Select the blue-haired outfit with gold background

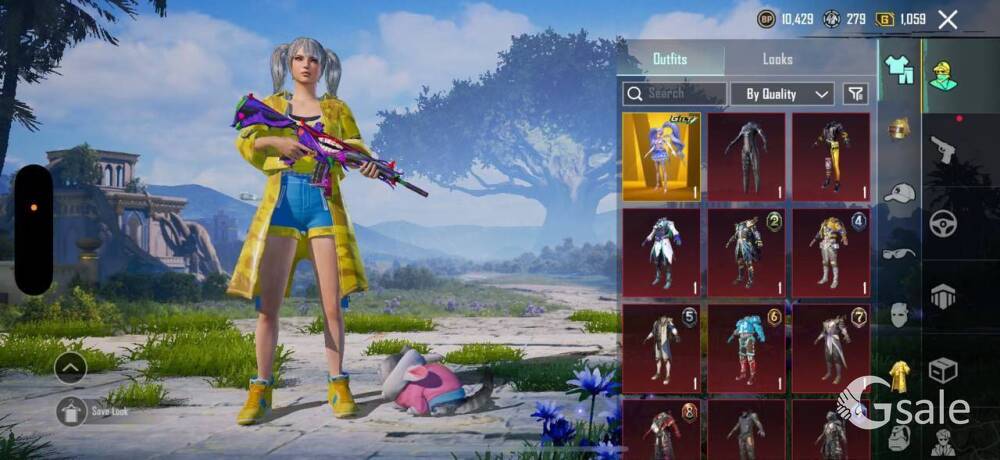661,156
